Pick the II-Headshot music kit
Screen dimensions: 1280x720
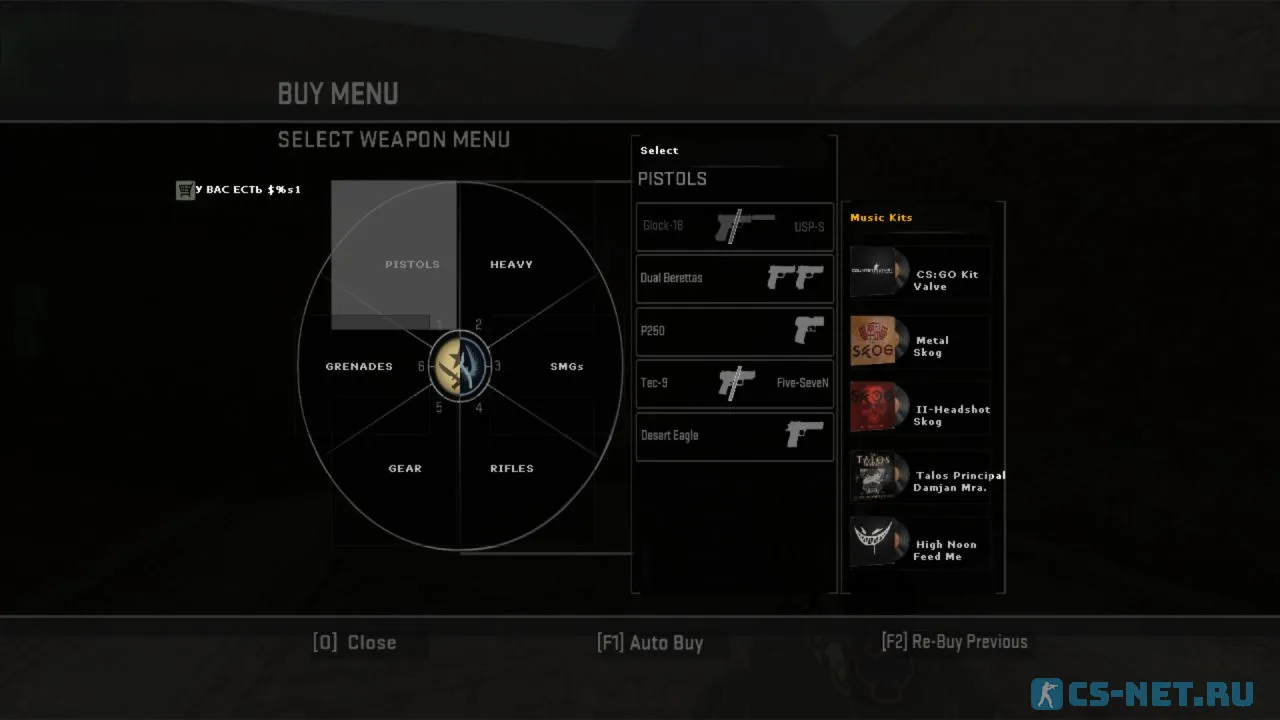click(920, 409)
